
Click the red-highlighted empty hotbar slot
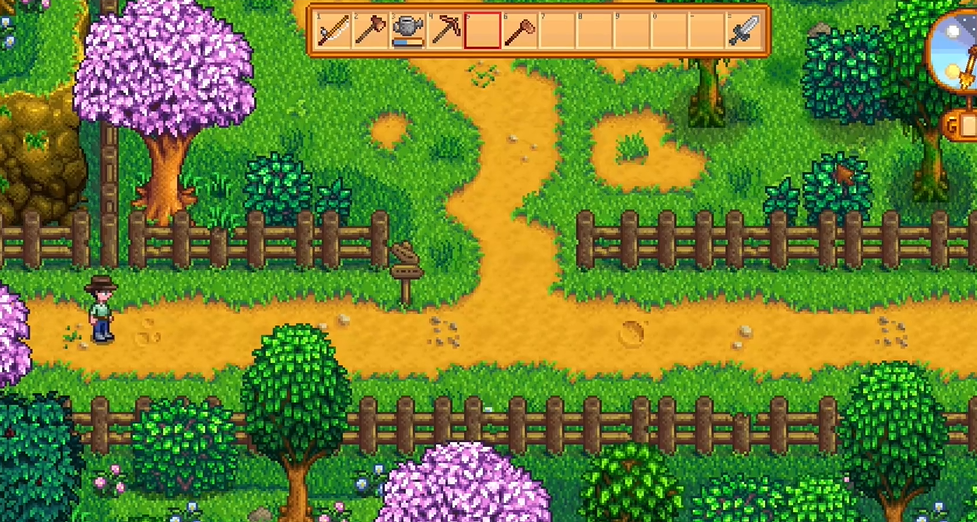click(482, 31)
